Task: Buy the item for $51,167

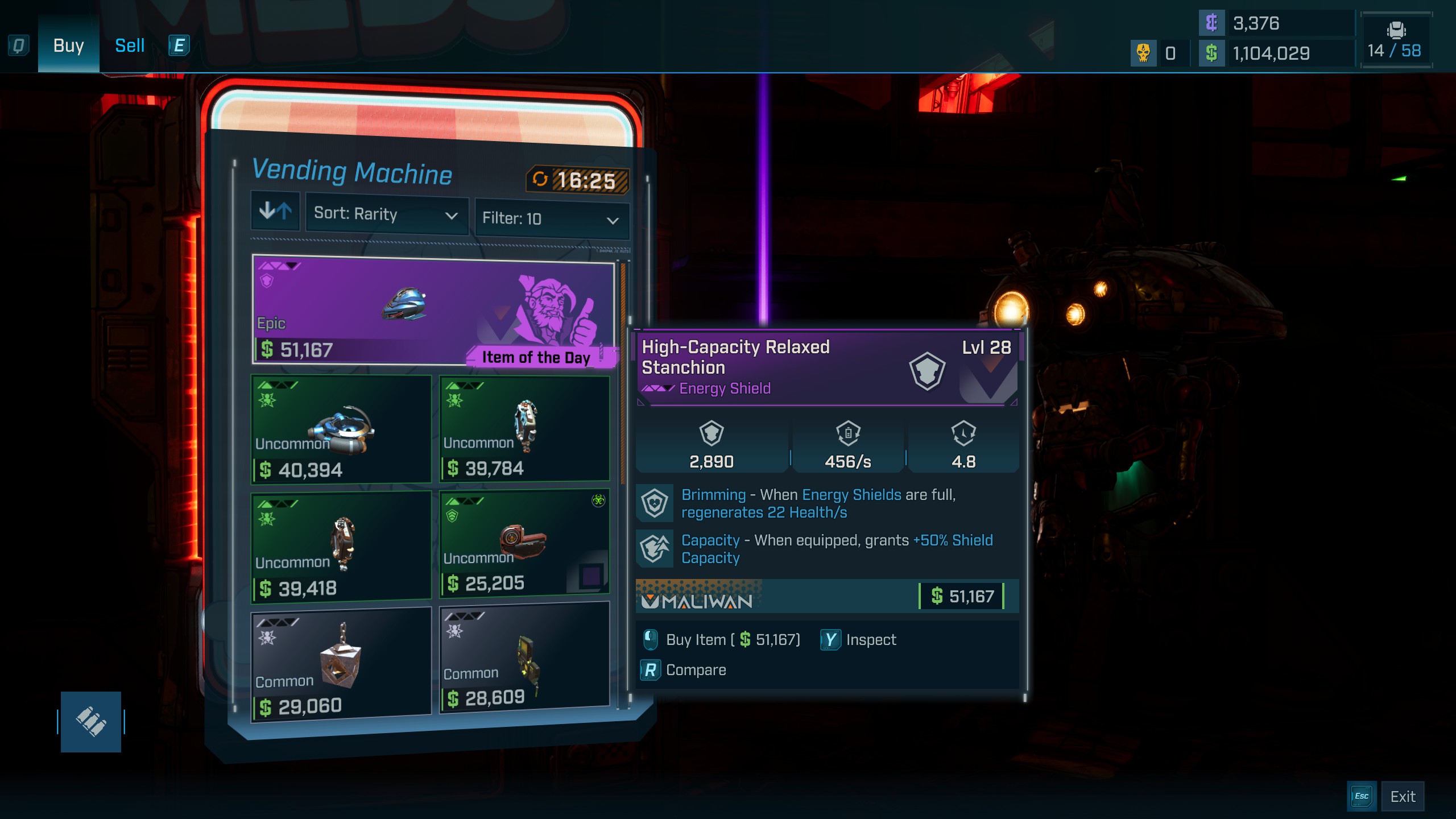Action: [722, 640]
